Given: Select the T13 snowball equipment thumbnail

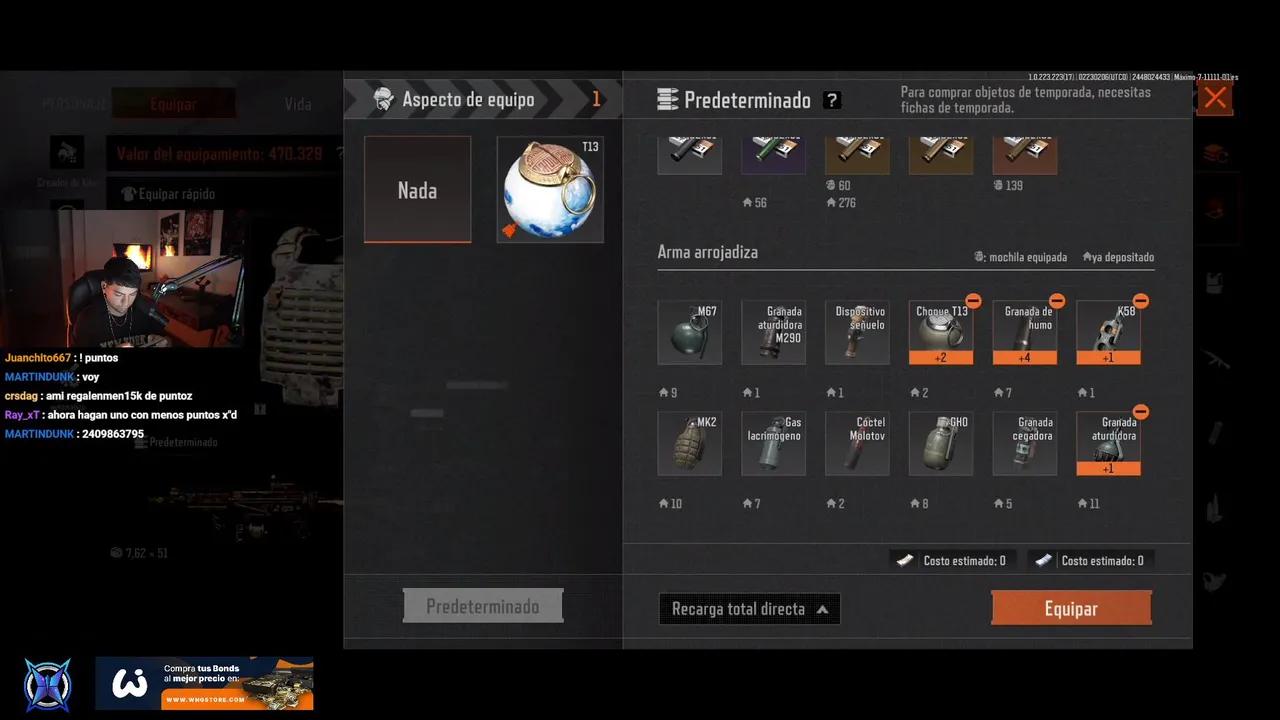Looking at the screenshot, I should 549,189.
